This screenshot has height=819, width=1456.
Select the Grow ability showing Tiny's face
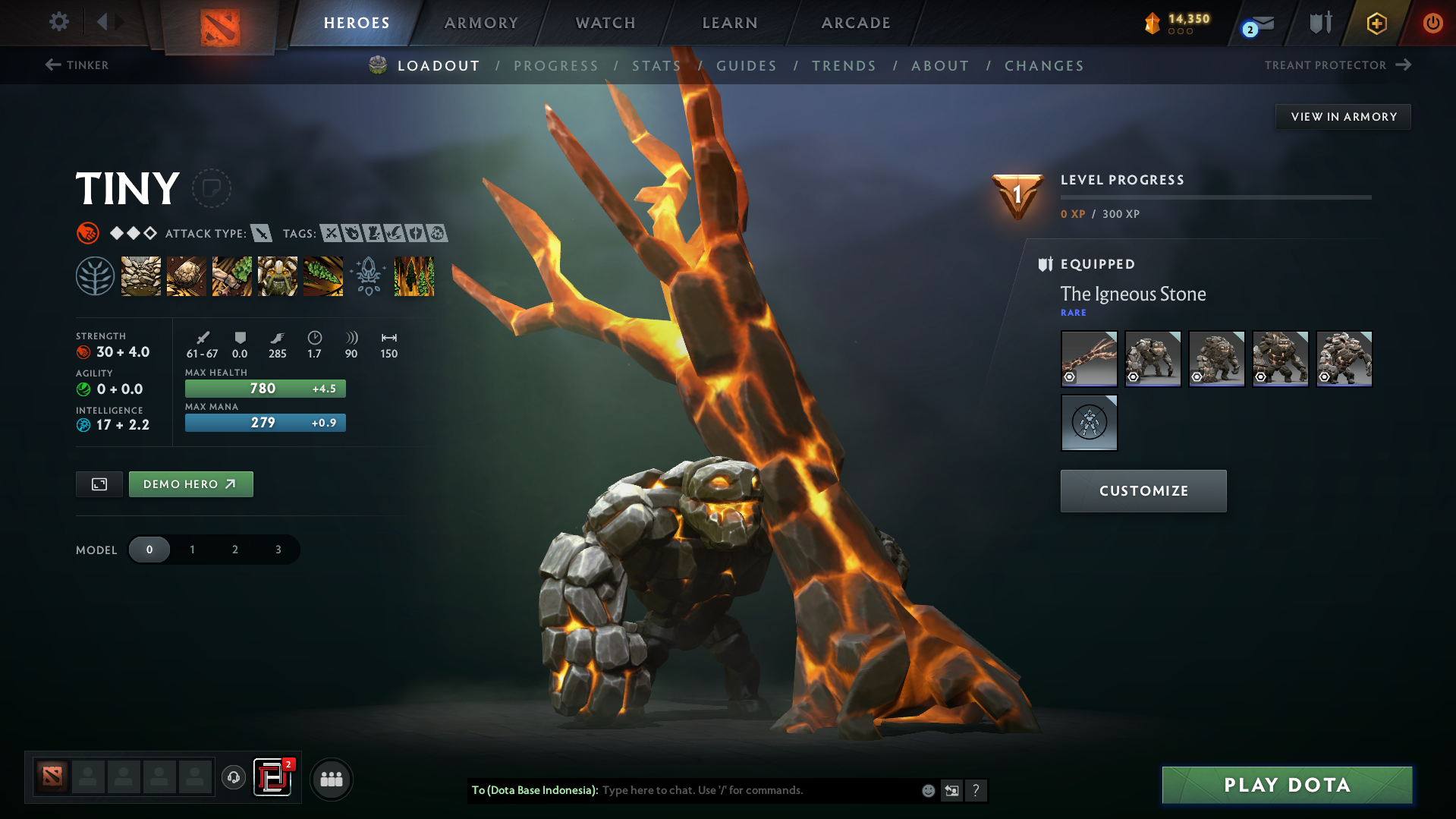pos(278,276)
